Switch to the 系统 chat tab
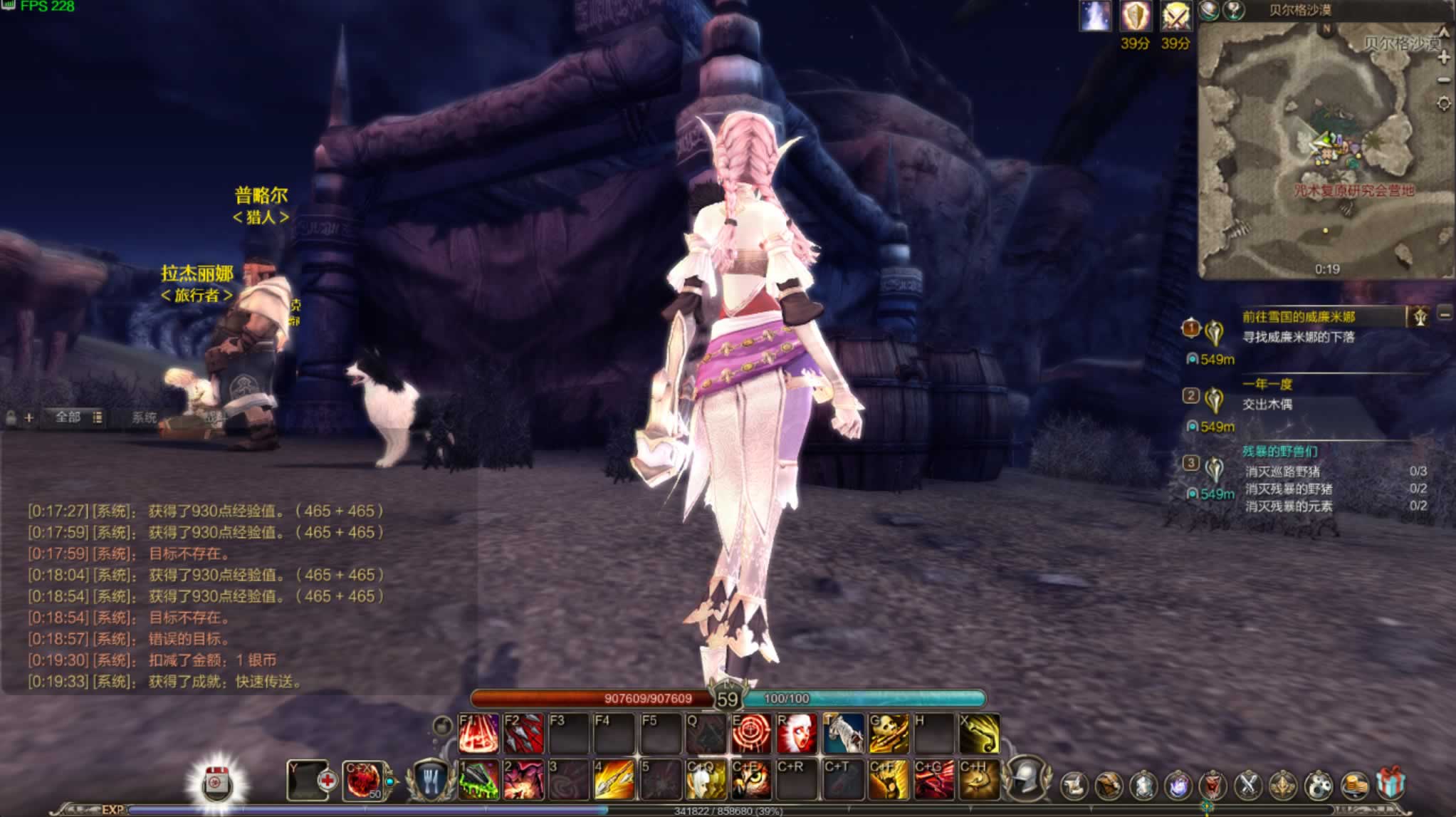This screenshot has height=817, width=1456. 144,417
